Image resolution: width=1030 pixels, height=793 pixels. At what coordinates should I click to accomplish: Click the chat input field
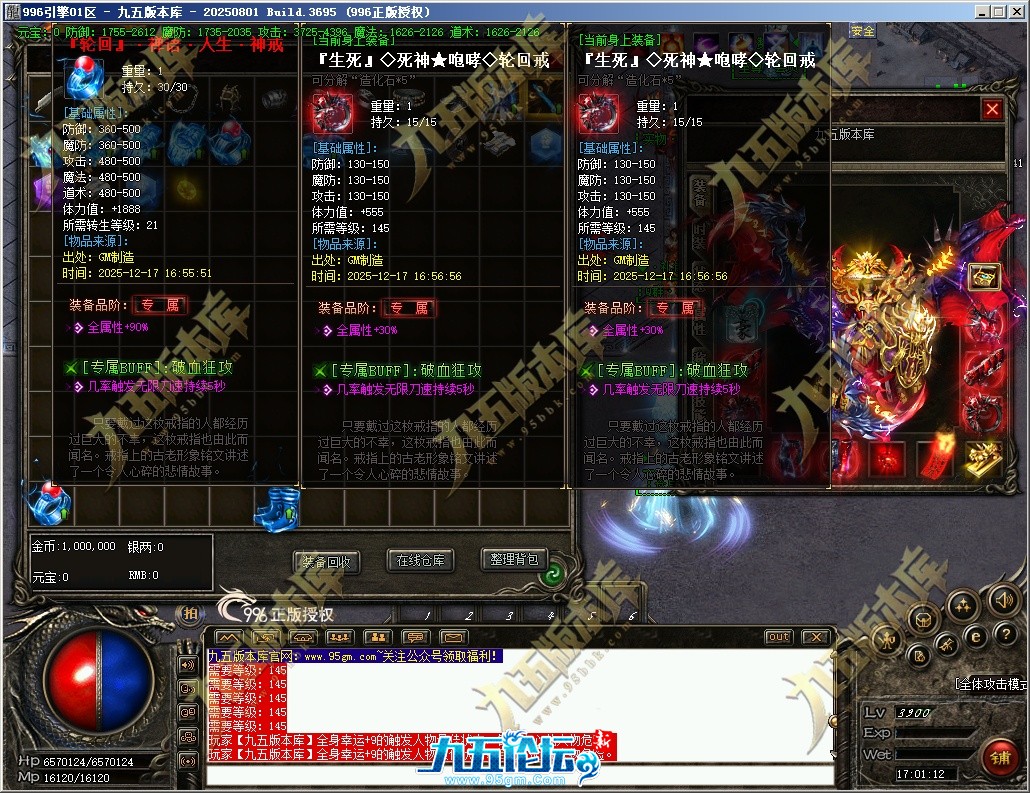coord(520,775)
